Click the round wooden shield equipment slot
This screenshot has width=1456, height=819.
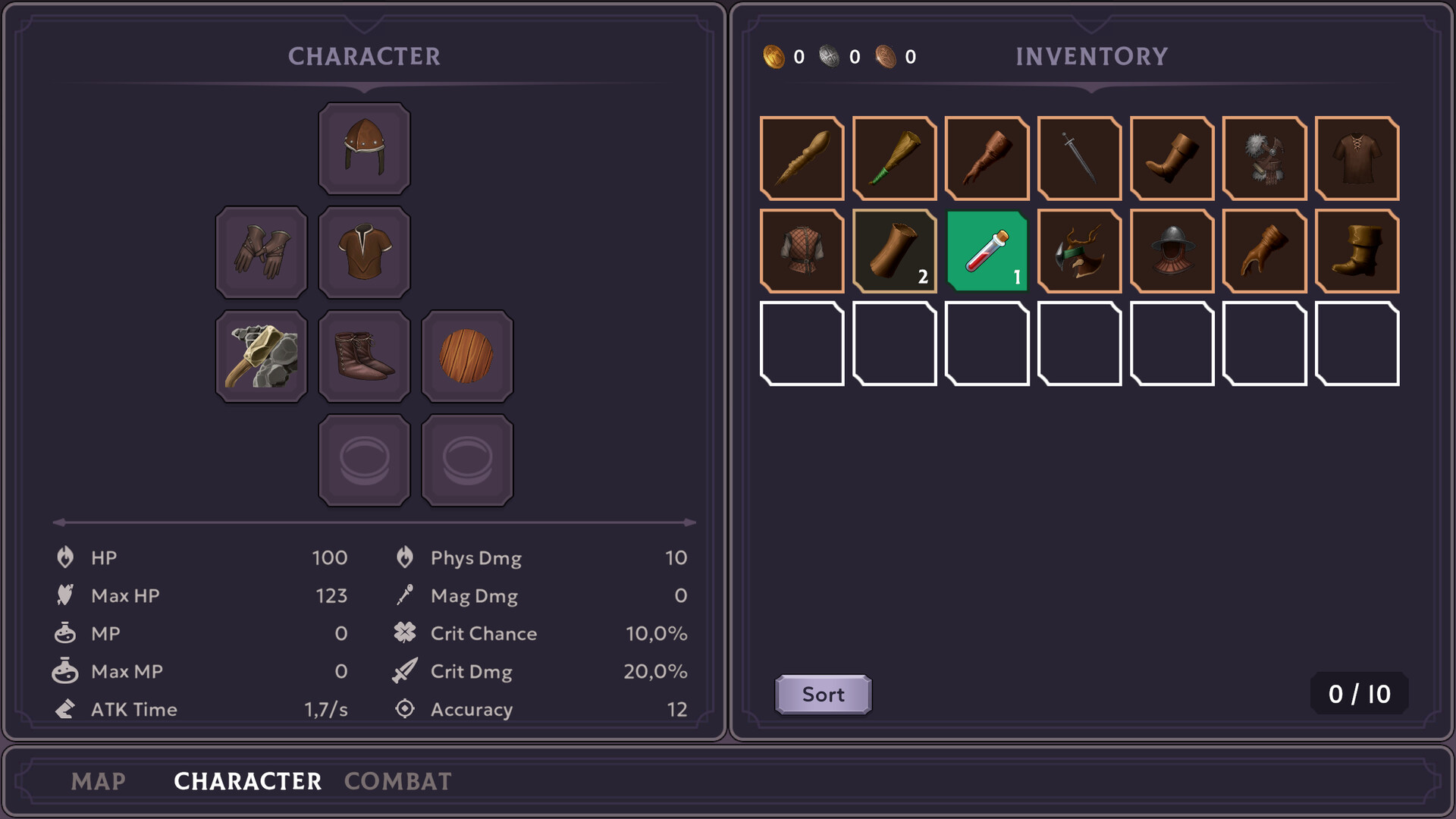point(466,356)
